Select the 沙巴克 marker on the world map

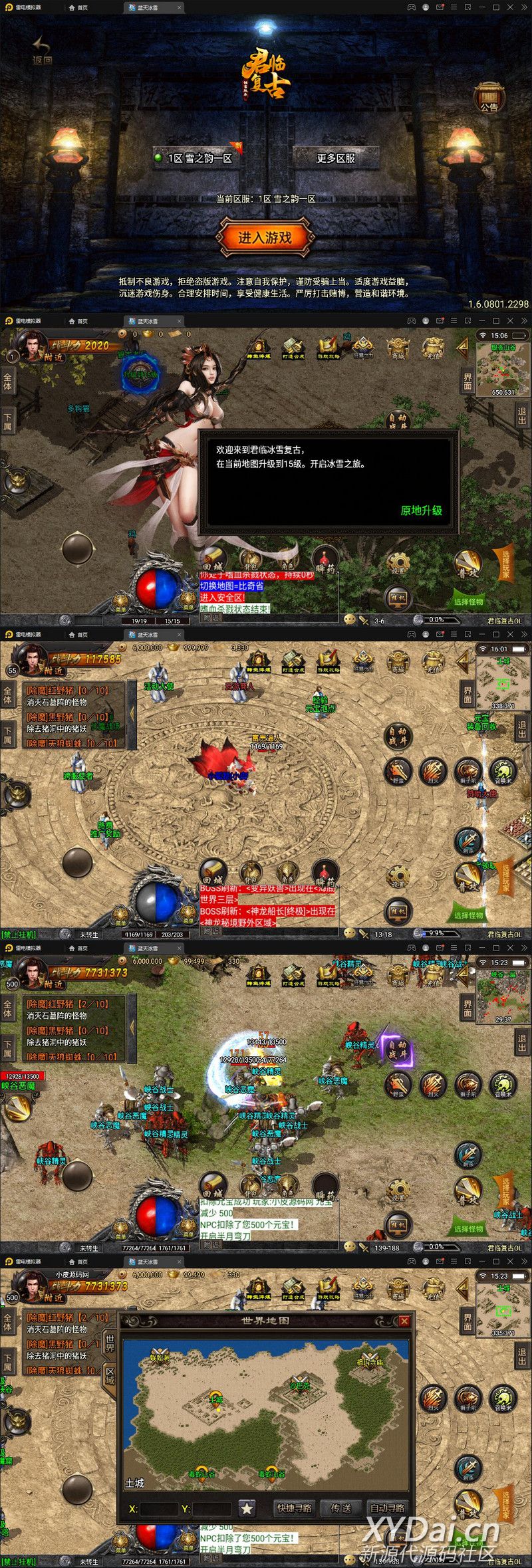[300, 1384]
